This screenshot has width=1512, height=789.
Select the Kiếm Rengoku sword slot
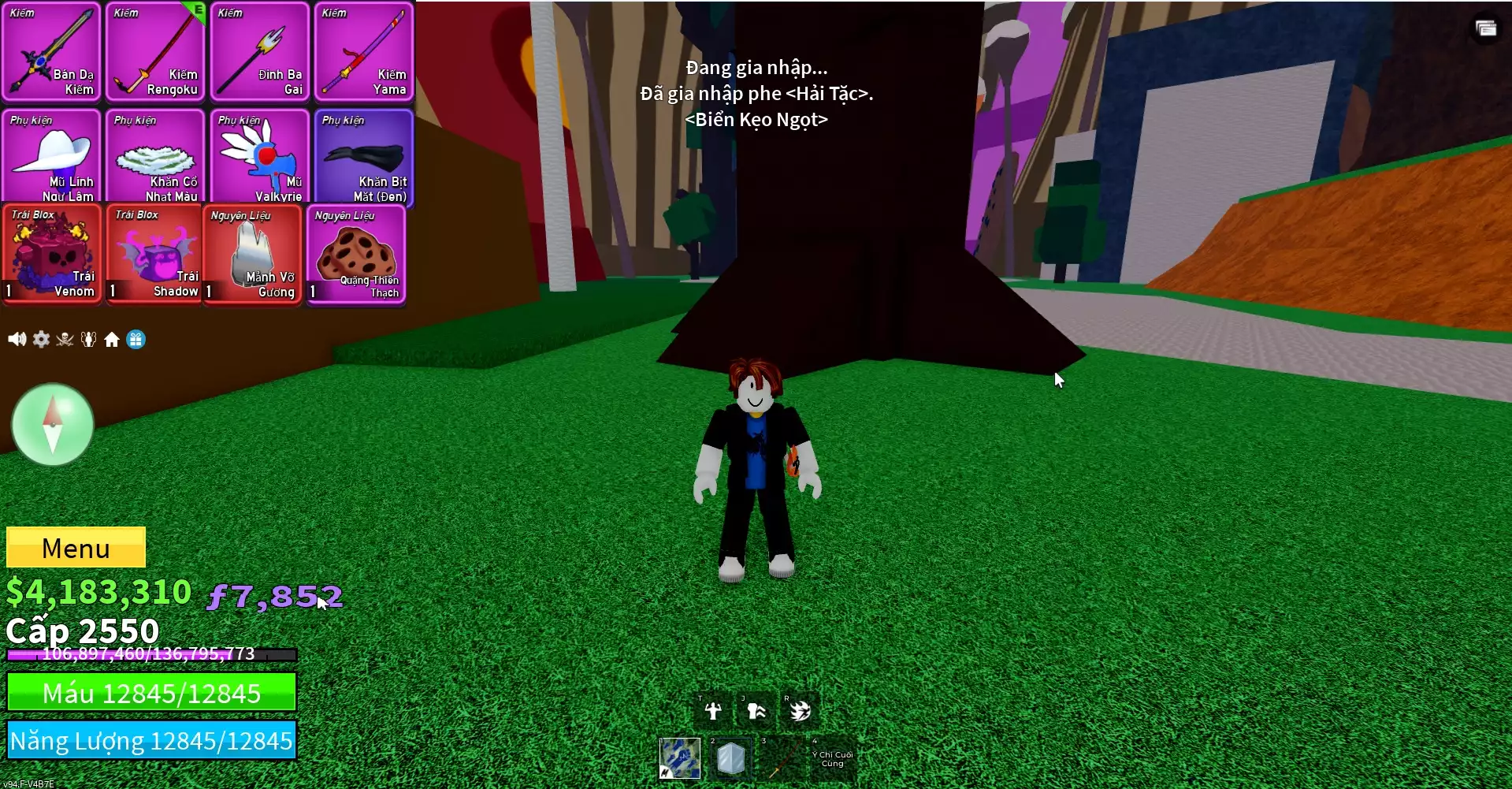(155, 52)
